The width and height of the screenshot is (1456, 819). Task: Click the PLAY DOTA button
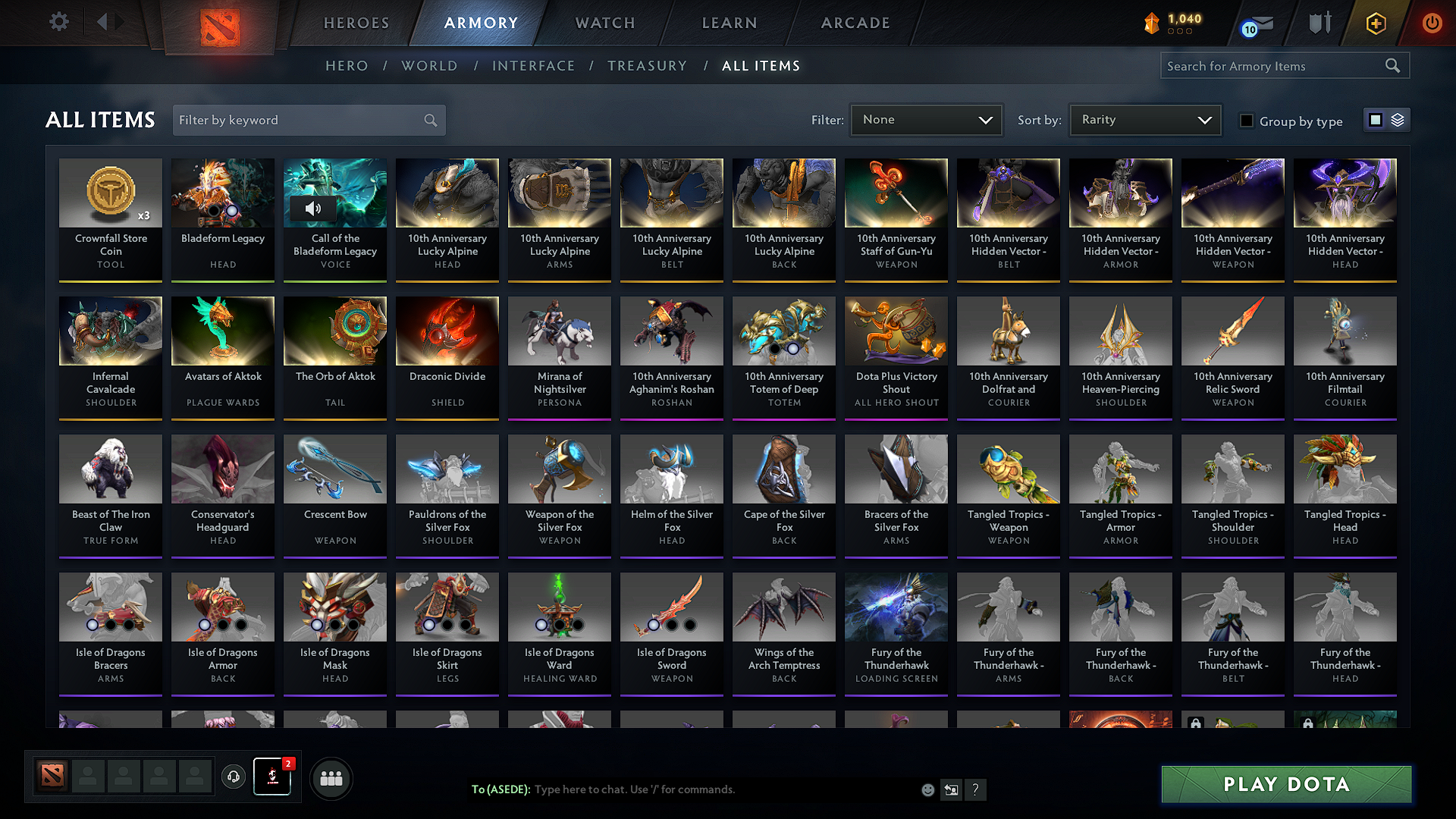(x=1285, y=785)
